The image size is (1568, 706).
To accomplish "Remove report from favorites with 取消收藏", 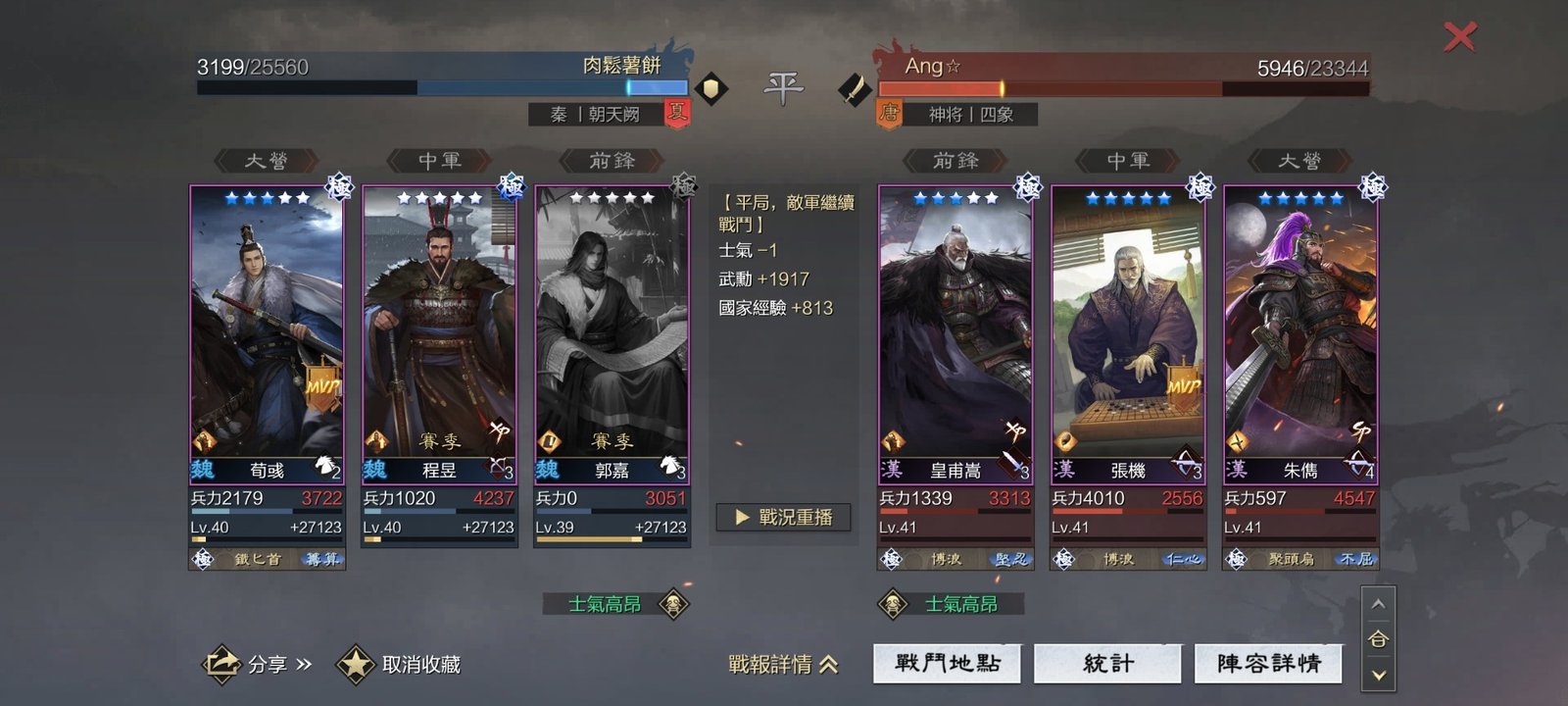I will [x=400, y=664].
